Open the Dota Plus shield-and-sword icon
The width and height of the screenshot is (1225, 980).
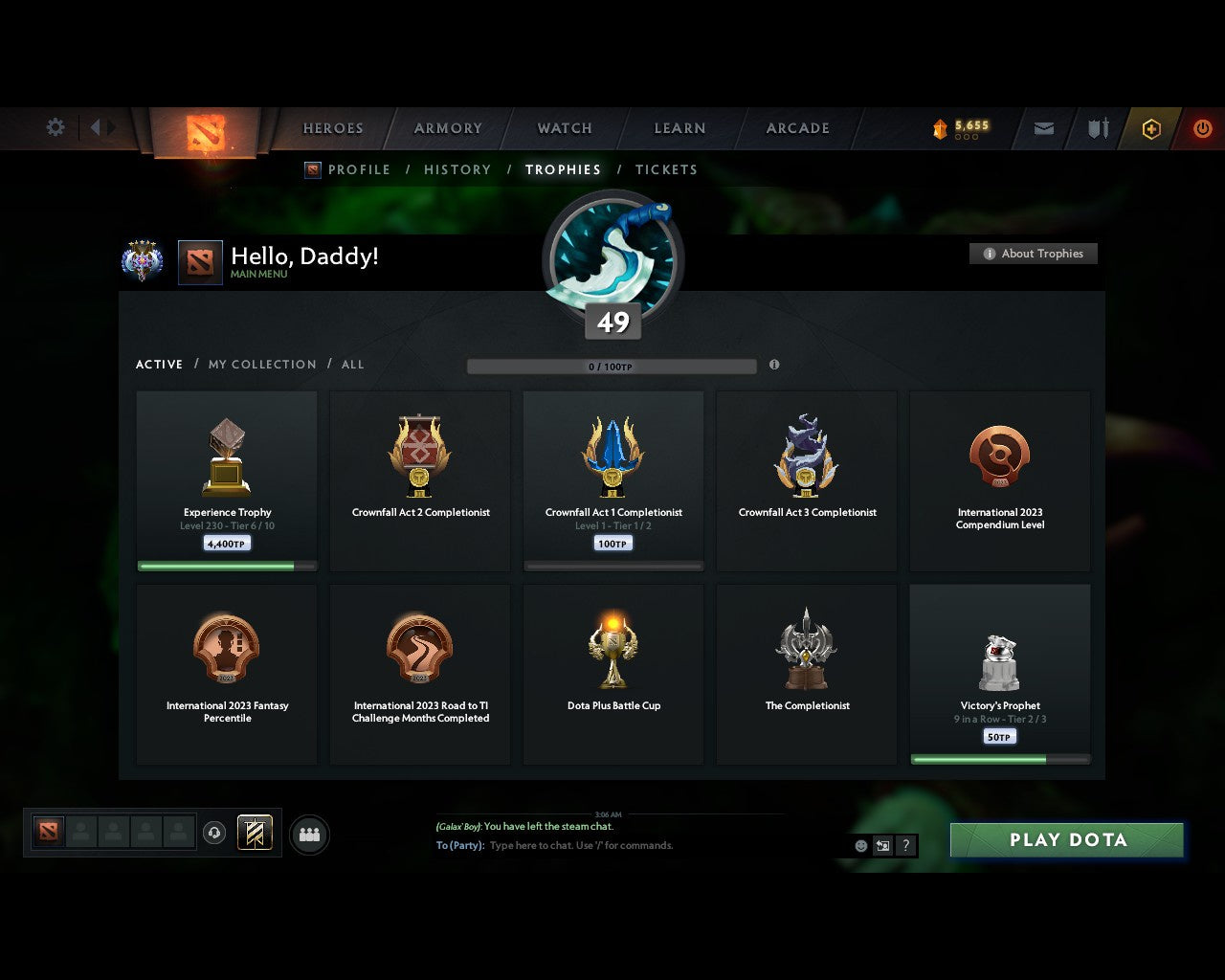[1097, 128]
